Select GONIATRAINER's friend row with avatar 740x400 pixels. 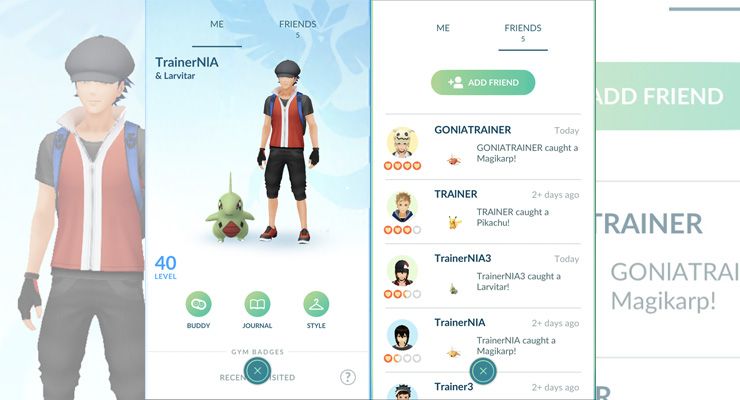[x=483, y=147]
